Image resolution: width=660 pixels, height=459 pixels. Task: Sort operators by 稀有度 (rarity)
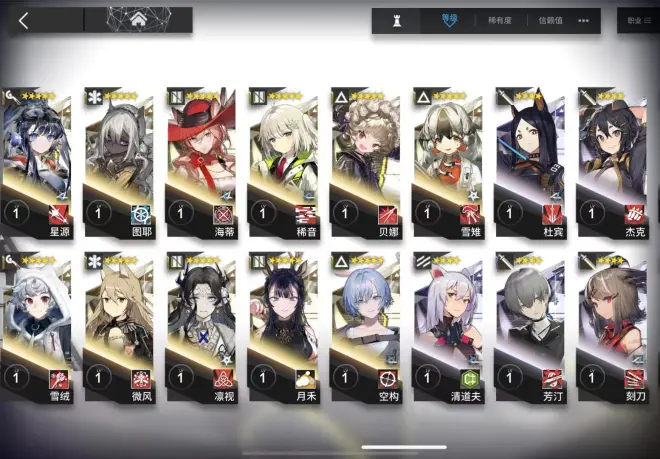point(500,20)
